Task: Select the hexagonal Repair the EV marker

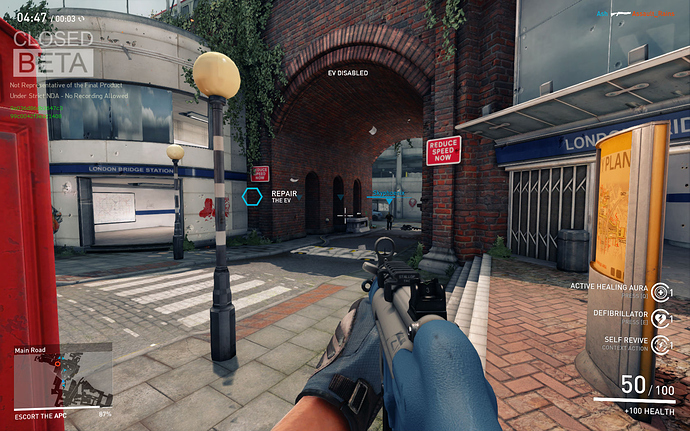Action: pos(254,197)
